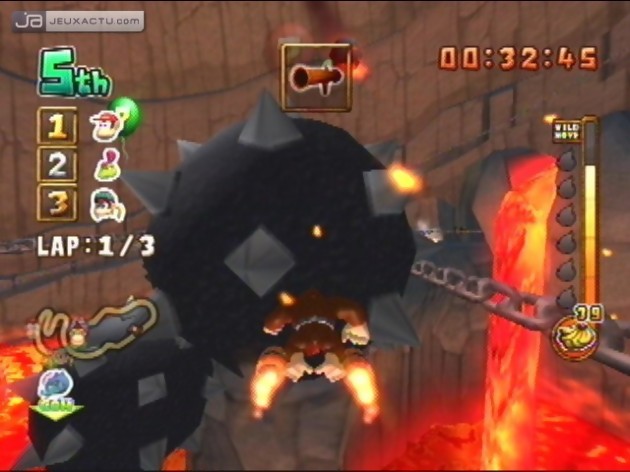Select the log barrel item box
The width and height of the screenshot is (630, 472).
[x=316, y=76]
